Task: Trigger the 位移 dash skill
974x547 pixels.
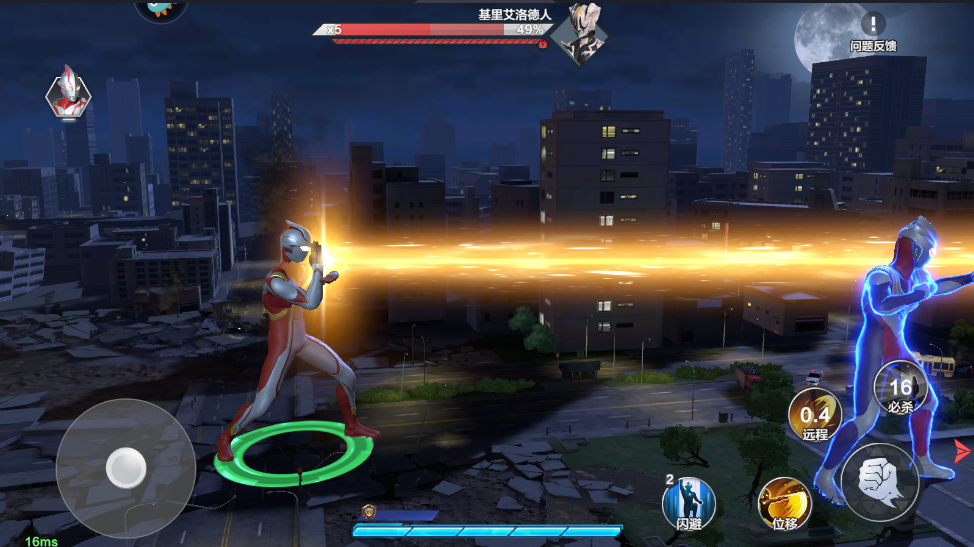Action: point(784,503)
